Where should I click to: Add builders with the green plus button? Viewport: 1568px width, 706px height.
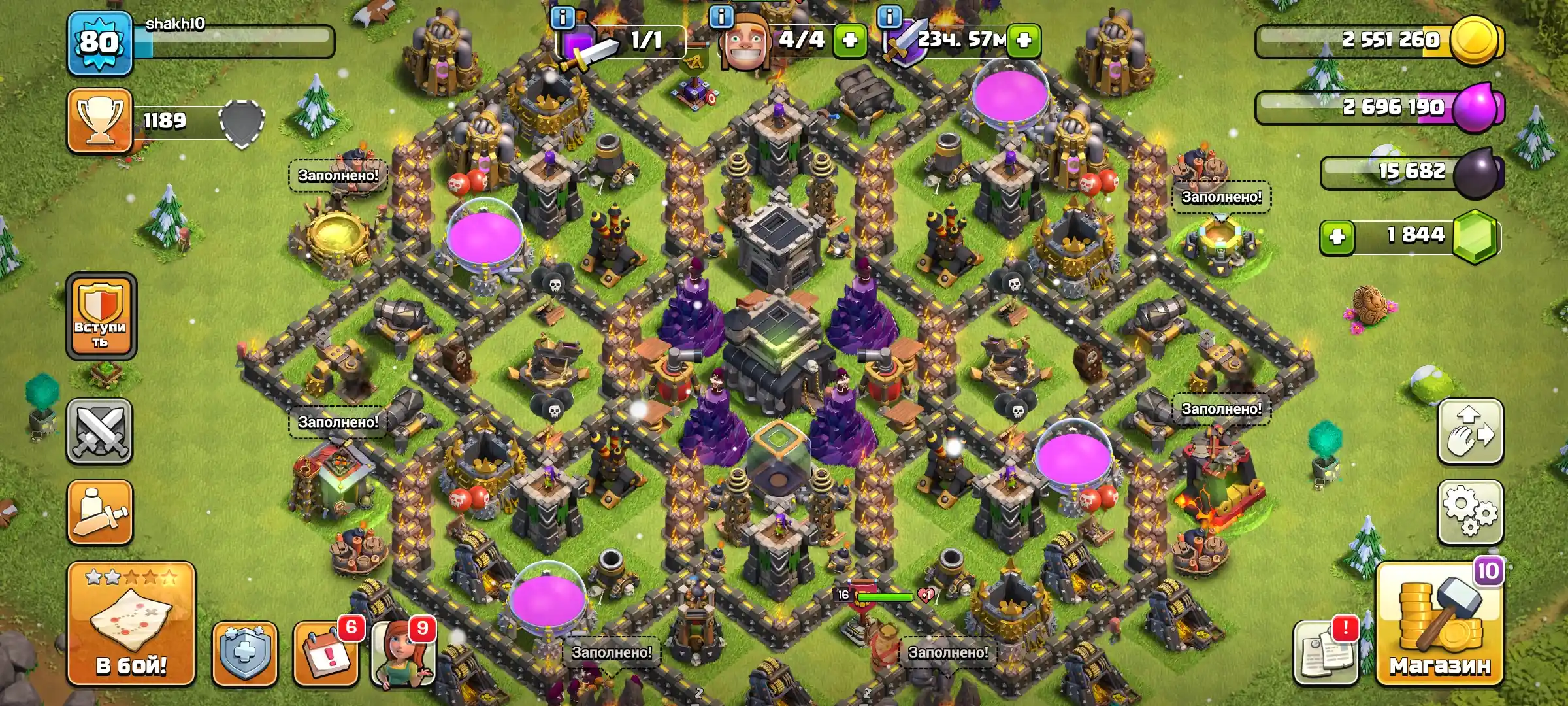850,41
